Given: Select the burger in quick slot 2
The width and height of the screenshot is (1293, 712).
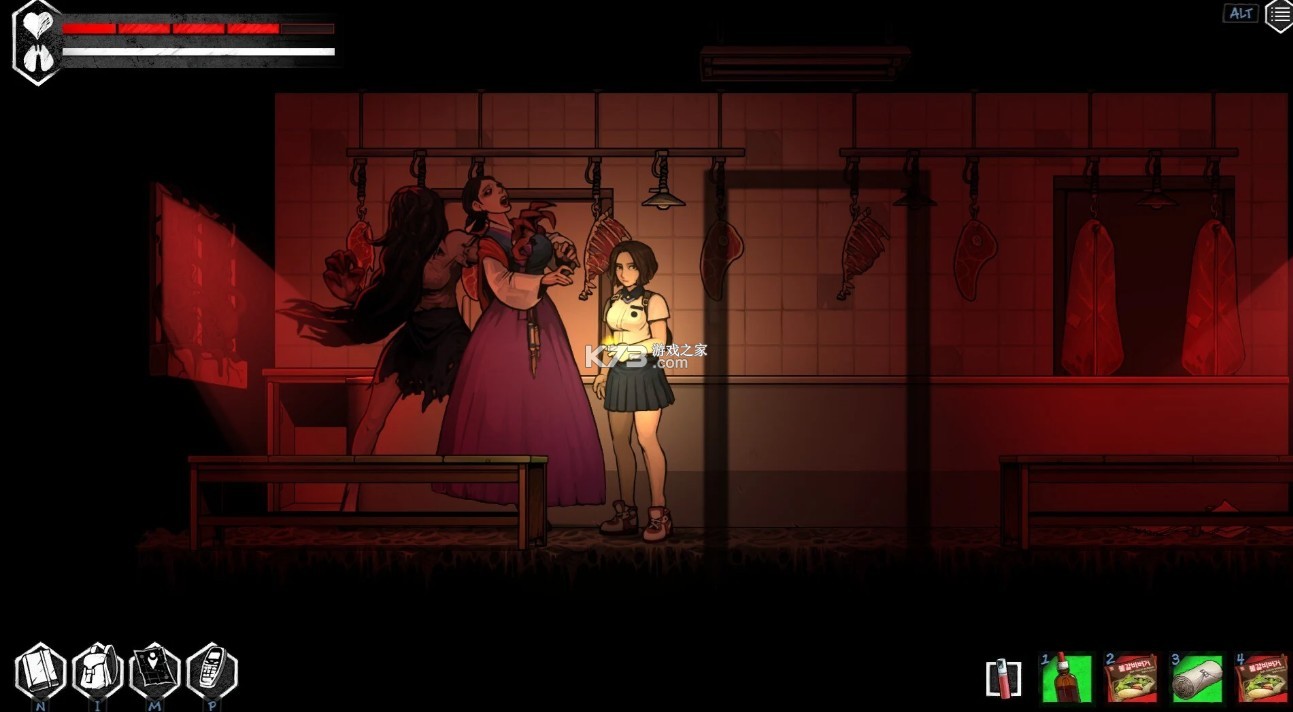Looking at the screenshot, I should coord(1131,679).
